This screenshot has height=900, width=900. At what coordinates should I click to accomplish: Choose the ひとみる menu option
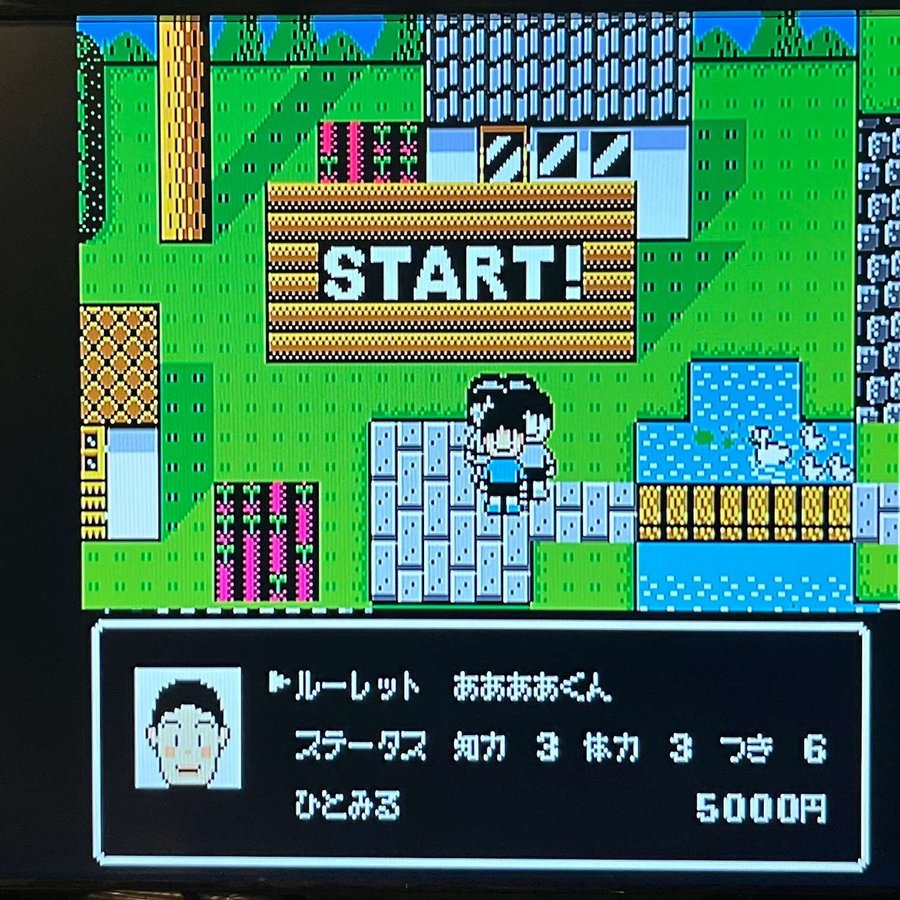click(346, 807)
